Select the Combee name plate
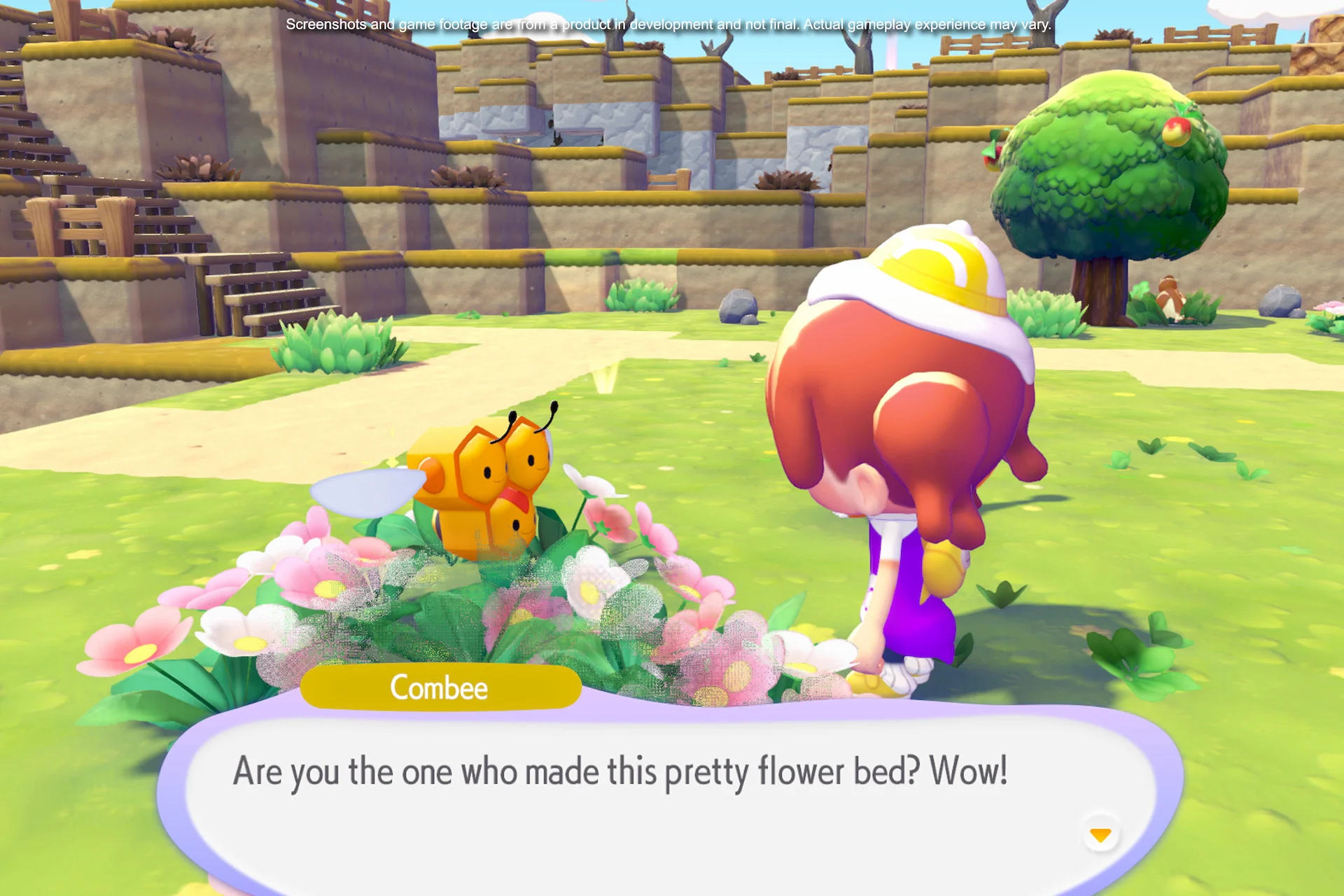1344x896 pixels. tap(440, 687)
